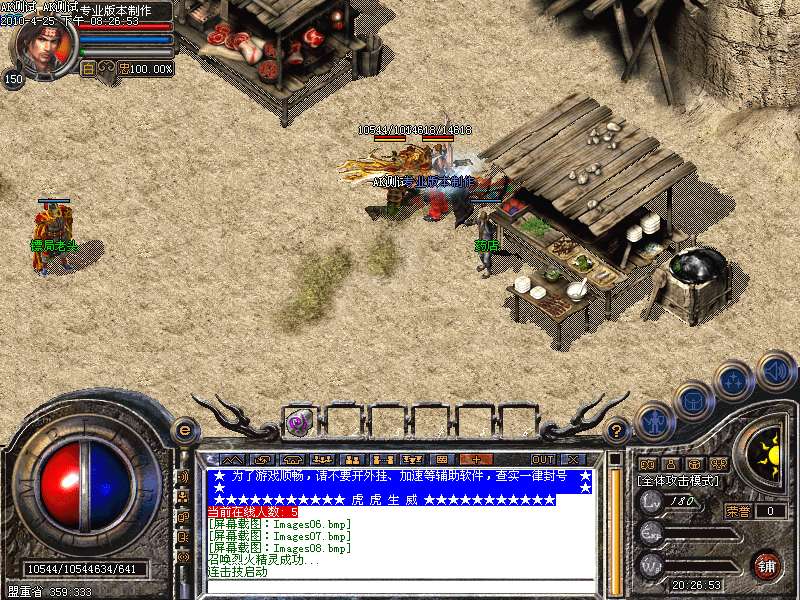Type in the chat input line
This screenshot has width=800, height=600.
coord(400,586)
